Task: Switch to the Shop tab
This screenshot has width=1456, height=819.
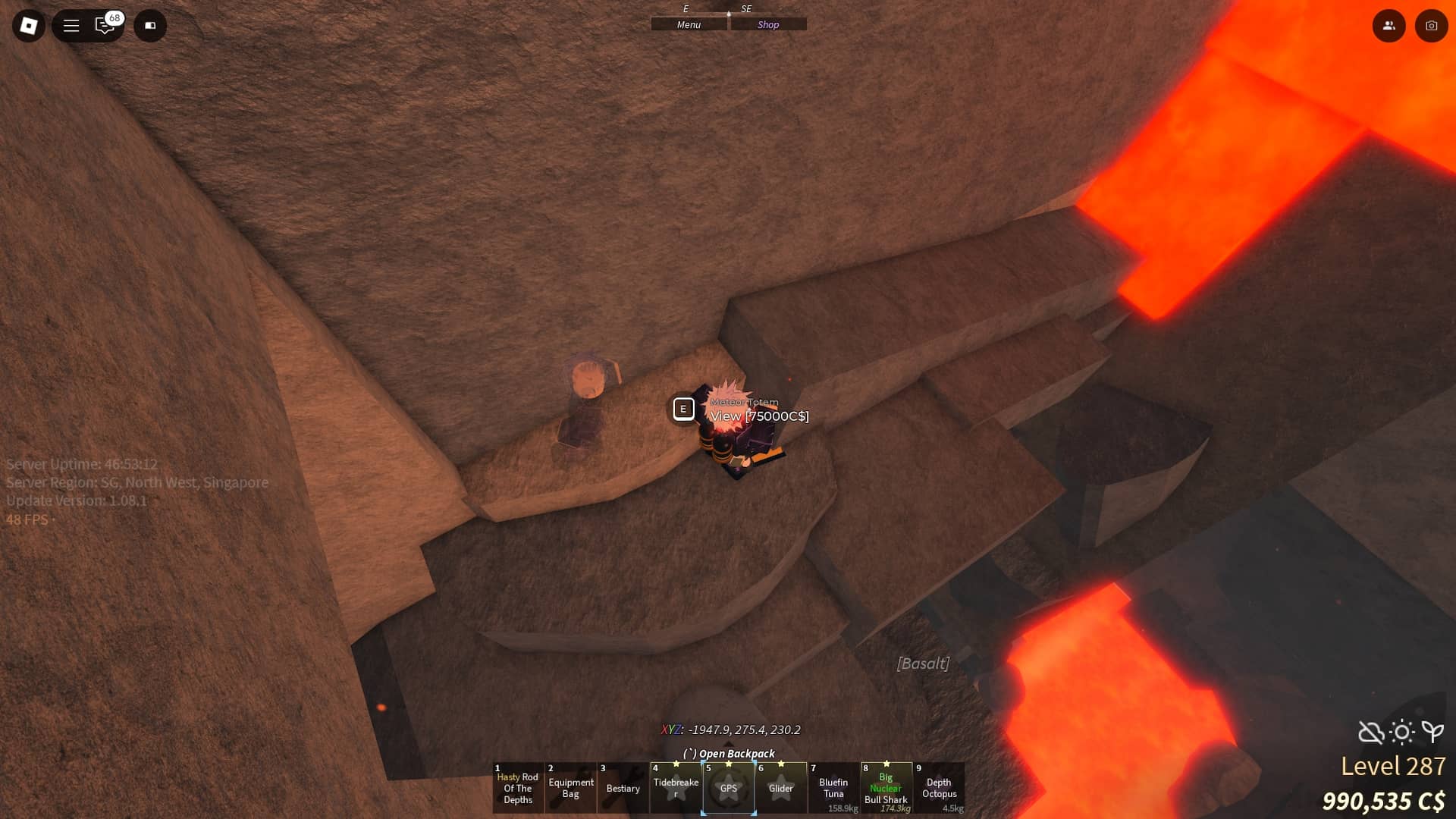Action: tap(768, 24)
